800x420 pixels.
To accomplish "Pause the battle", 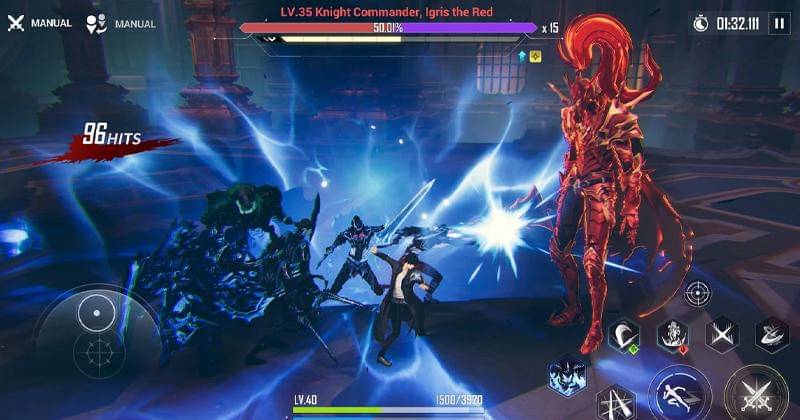I will pyautogui.click(x=779, y=23).
